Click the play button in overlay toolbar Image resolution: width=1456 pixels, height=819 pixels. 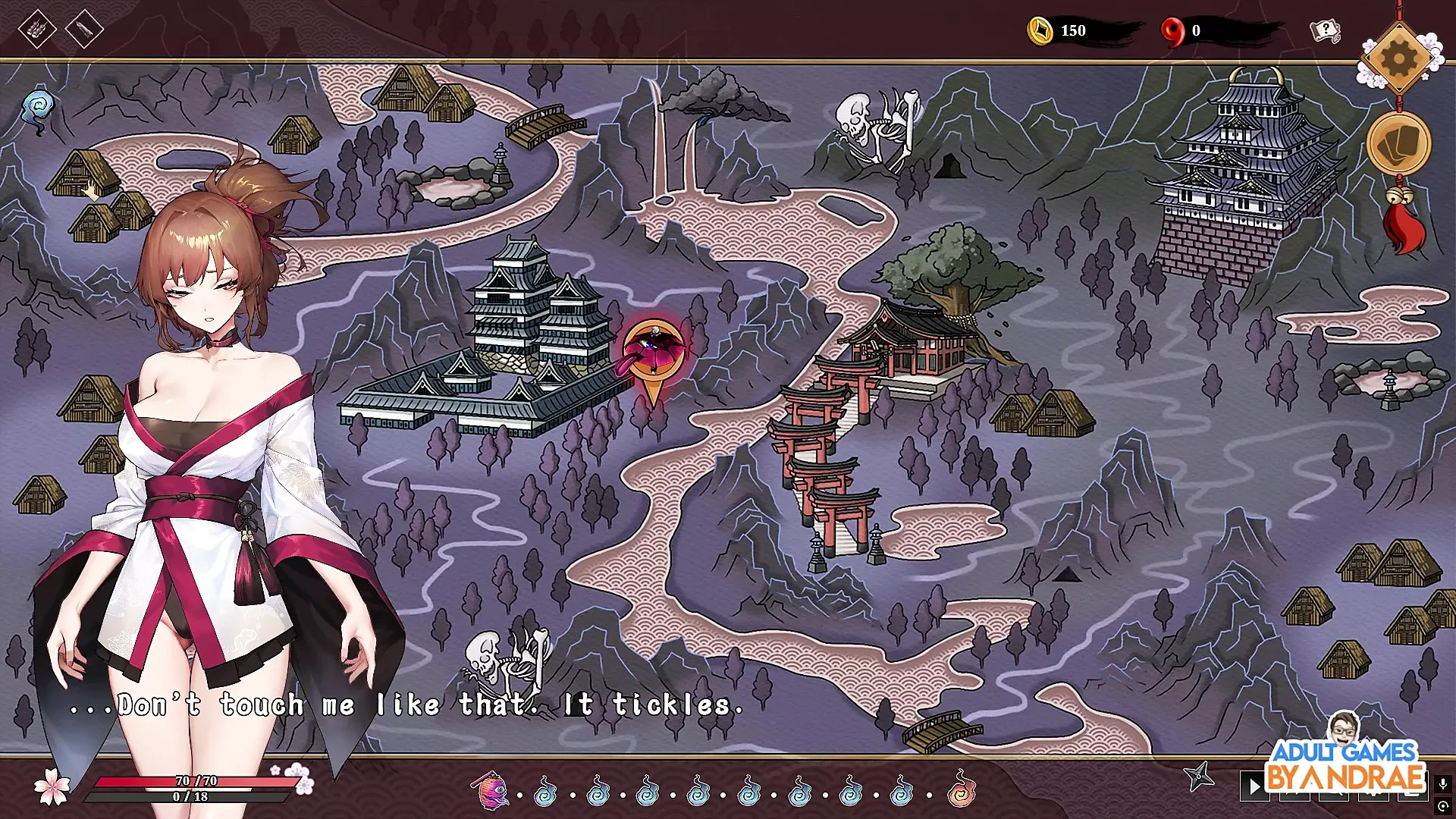[1254, 786]
